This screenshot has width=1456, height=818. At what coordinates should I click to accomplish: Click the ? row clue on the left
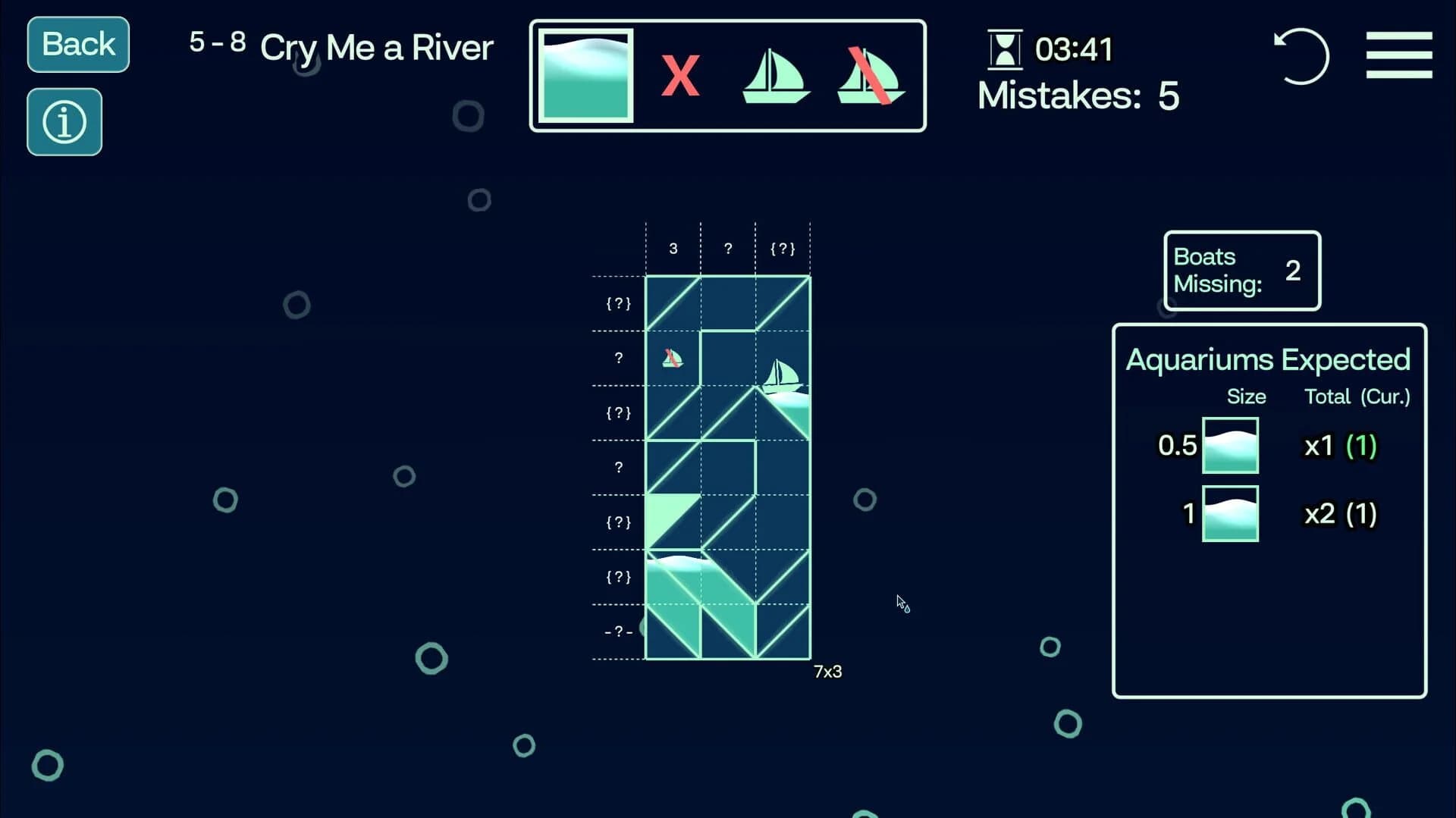coord(620,358)
